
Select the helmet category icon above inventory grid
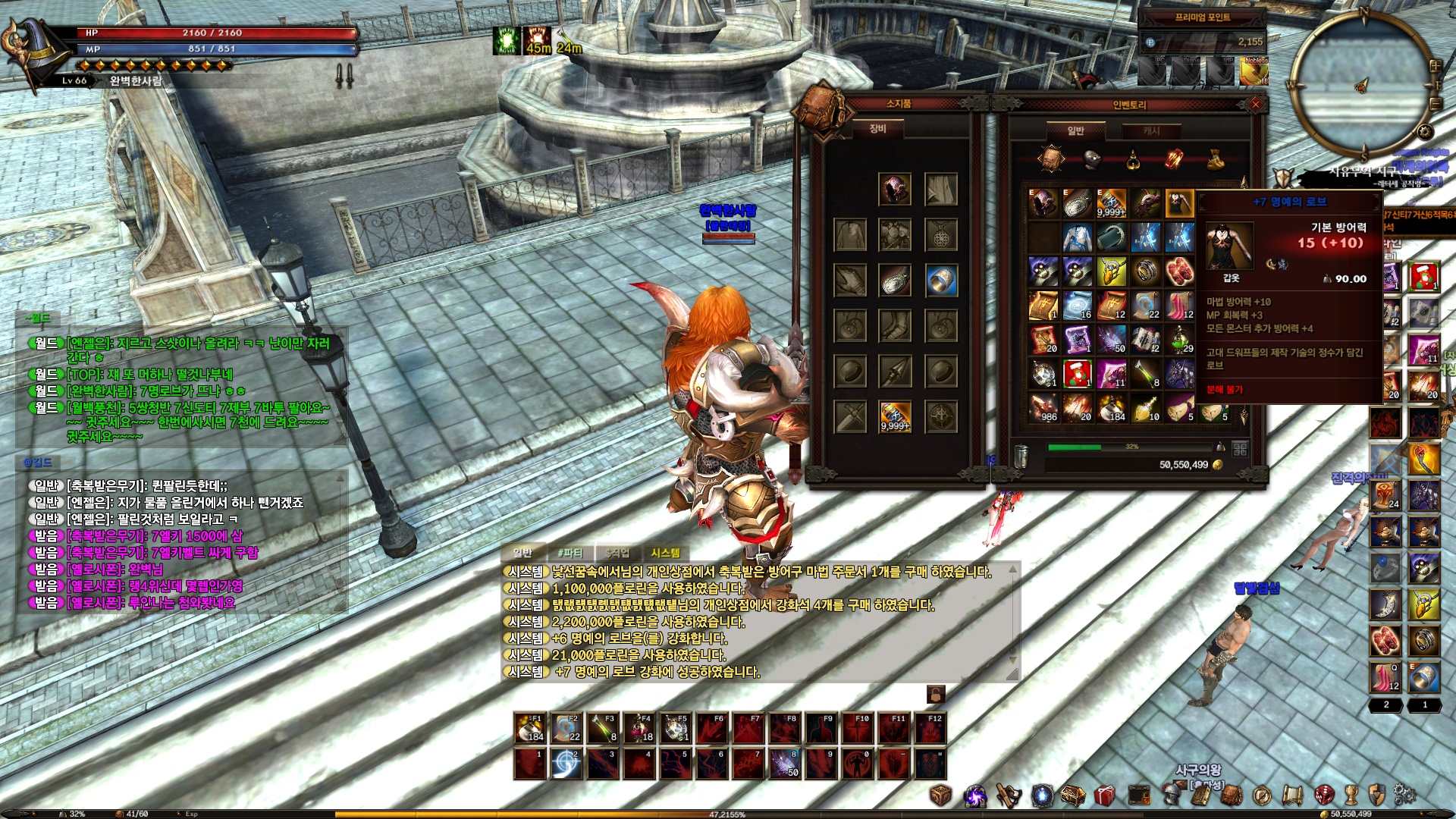(x=1091, y=159)
